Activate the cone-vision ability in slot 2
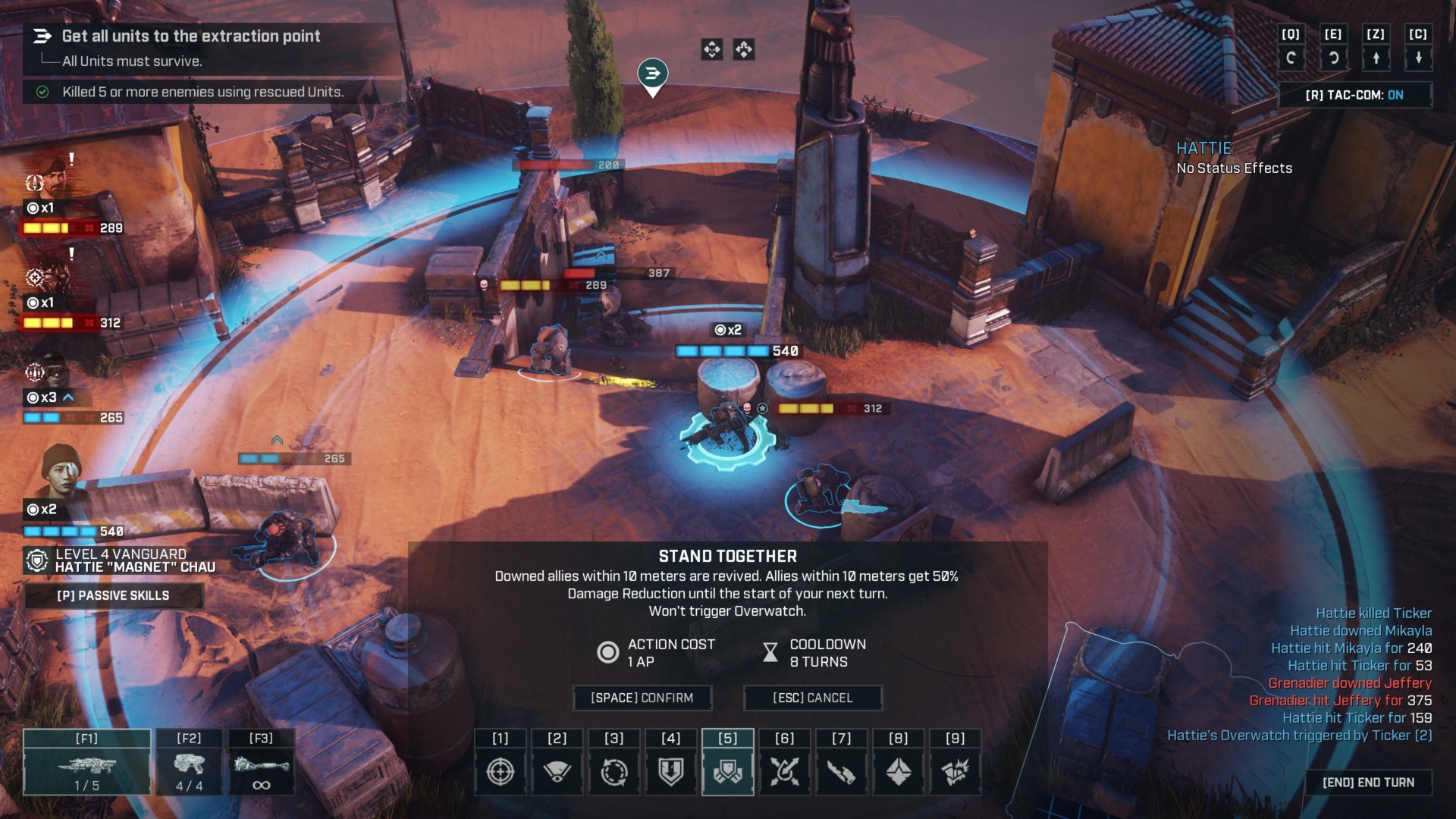The height and width of the screenshot is (819, 1456). click(557, 770)
